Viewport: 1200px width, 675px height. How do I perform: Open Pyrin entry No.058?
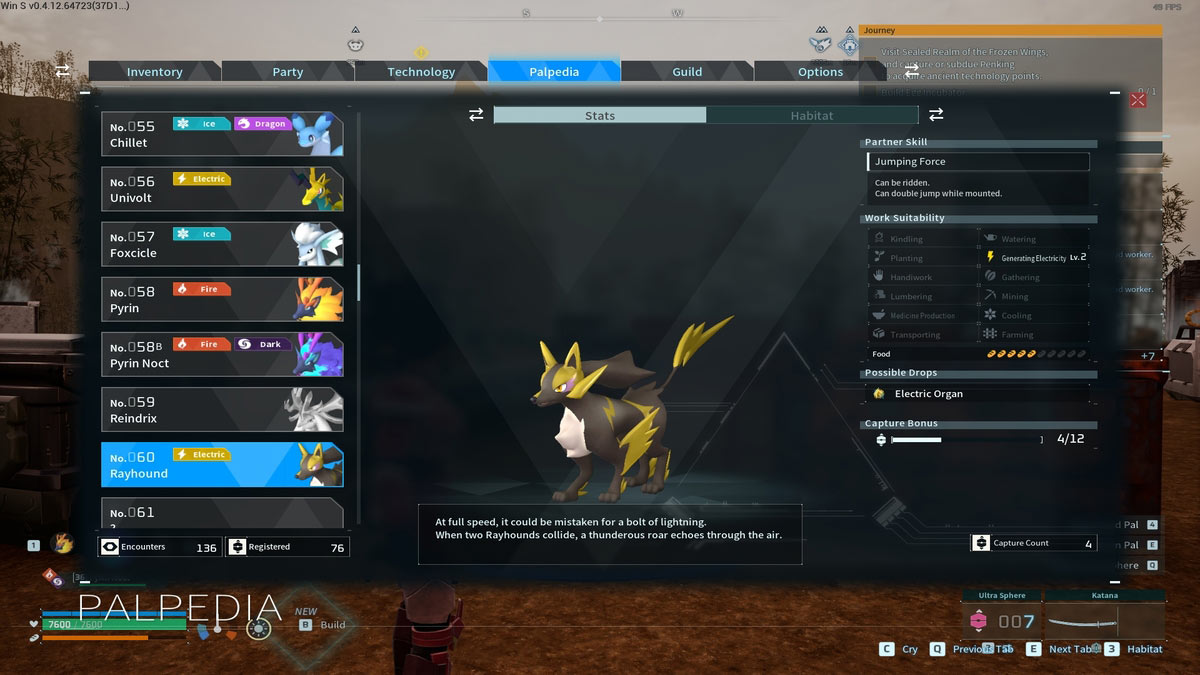point(222,299)
